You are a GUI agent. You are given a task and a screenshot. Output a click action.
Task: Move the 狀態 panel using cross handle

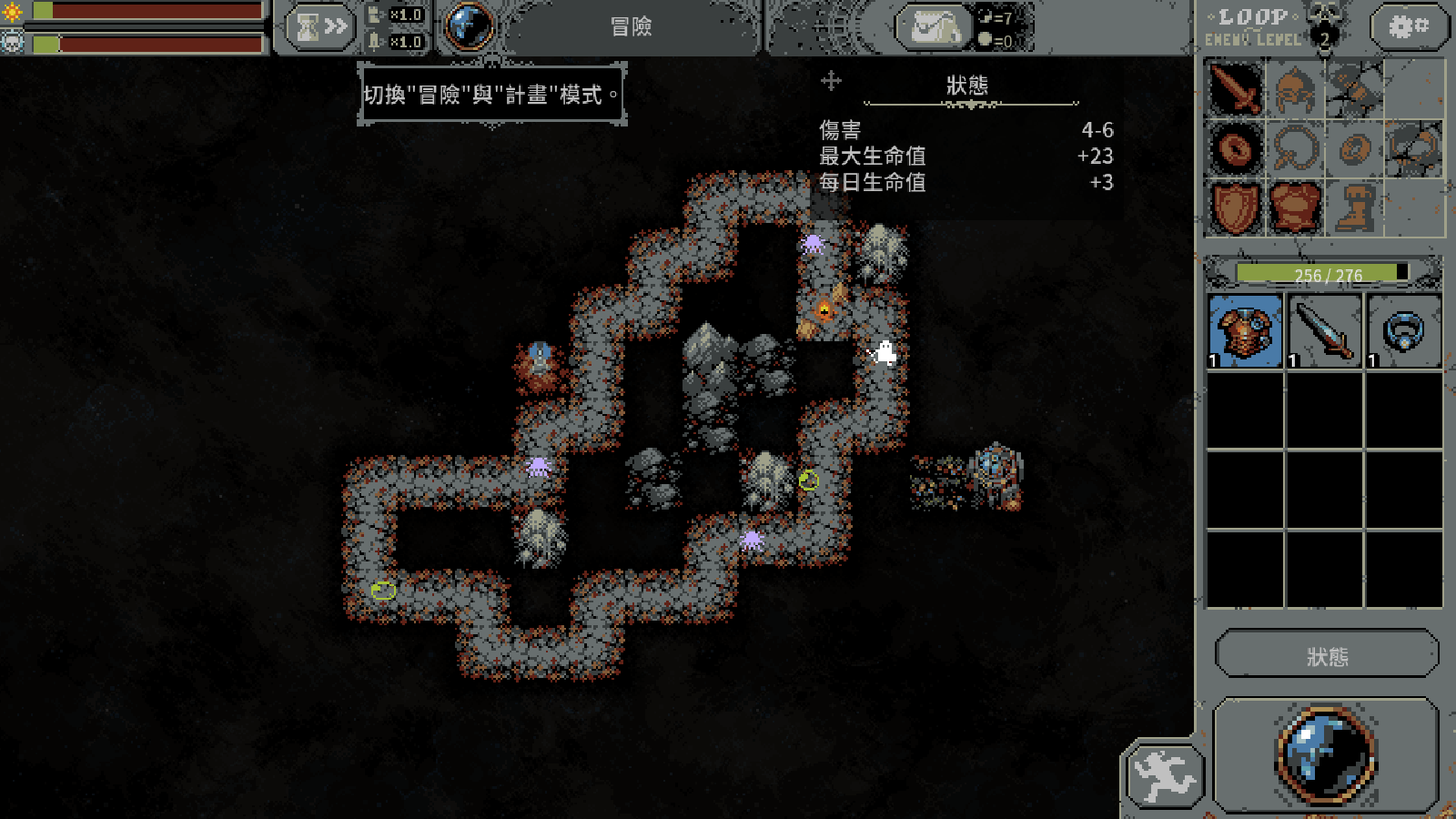tap(831, 81)
